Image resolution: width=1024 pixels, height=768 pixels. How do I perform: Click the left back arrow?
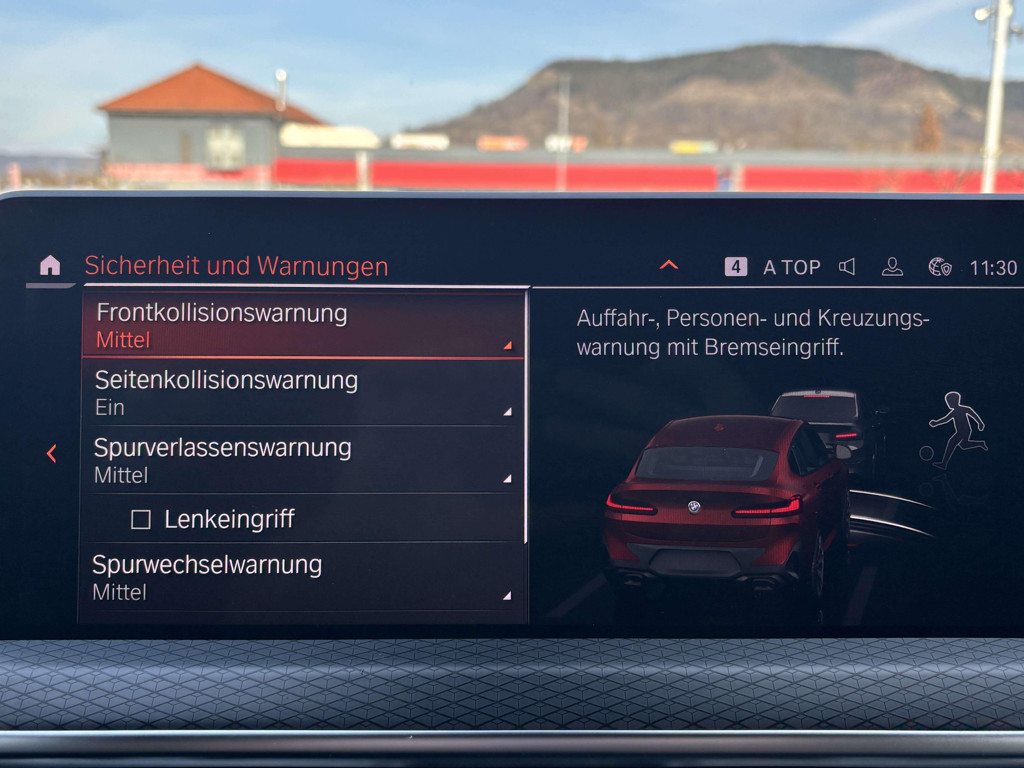[x=51, y=454]
